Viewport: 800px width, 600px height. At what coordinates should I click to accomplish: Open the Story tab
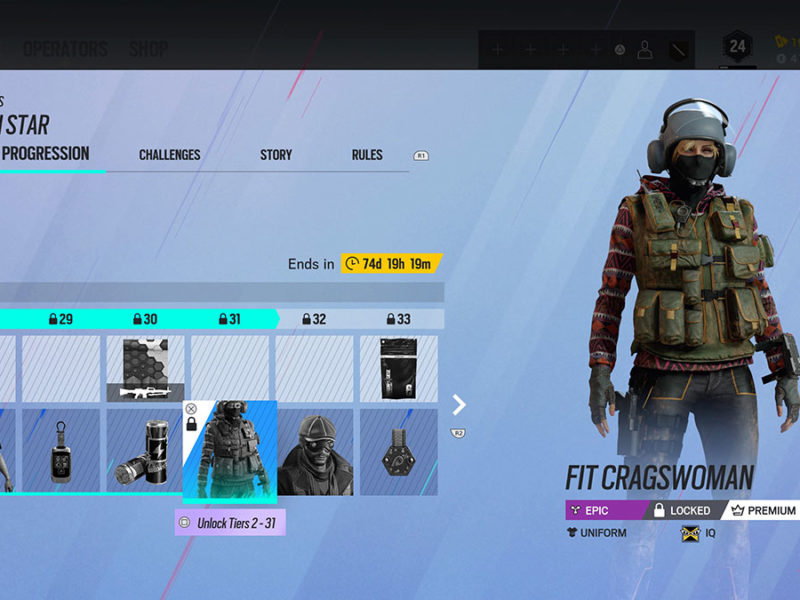(276, 155)
